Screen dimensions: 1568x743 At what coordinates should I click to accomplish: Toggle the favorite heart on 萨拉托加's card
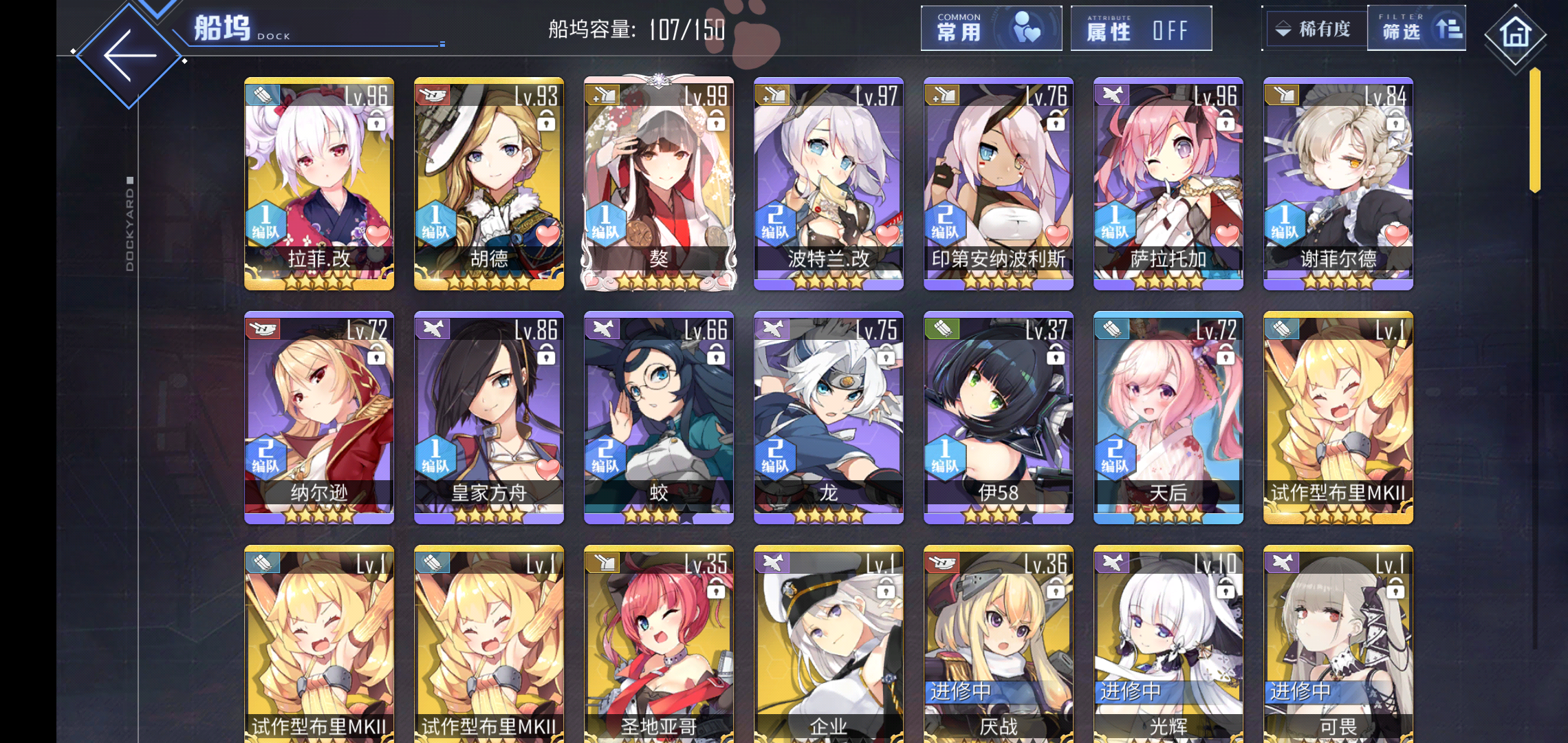(1229, 236)
